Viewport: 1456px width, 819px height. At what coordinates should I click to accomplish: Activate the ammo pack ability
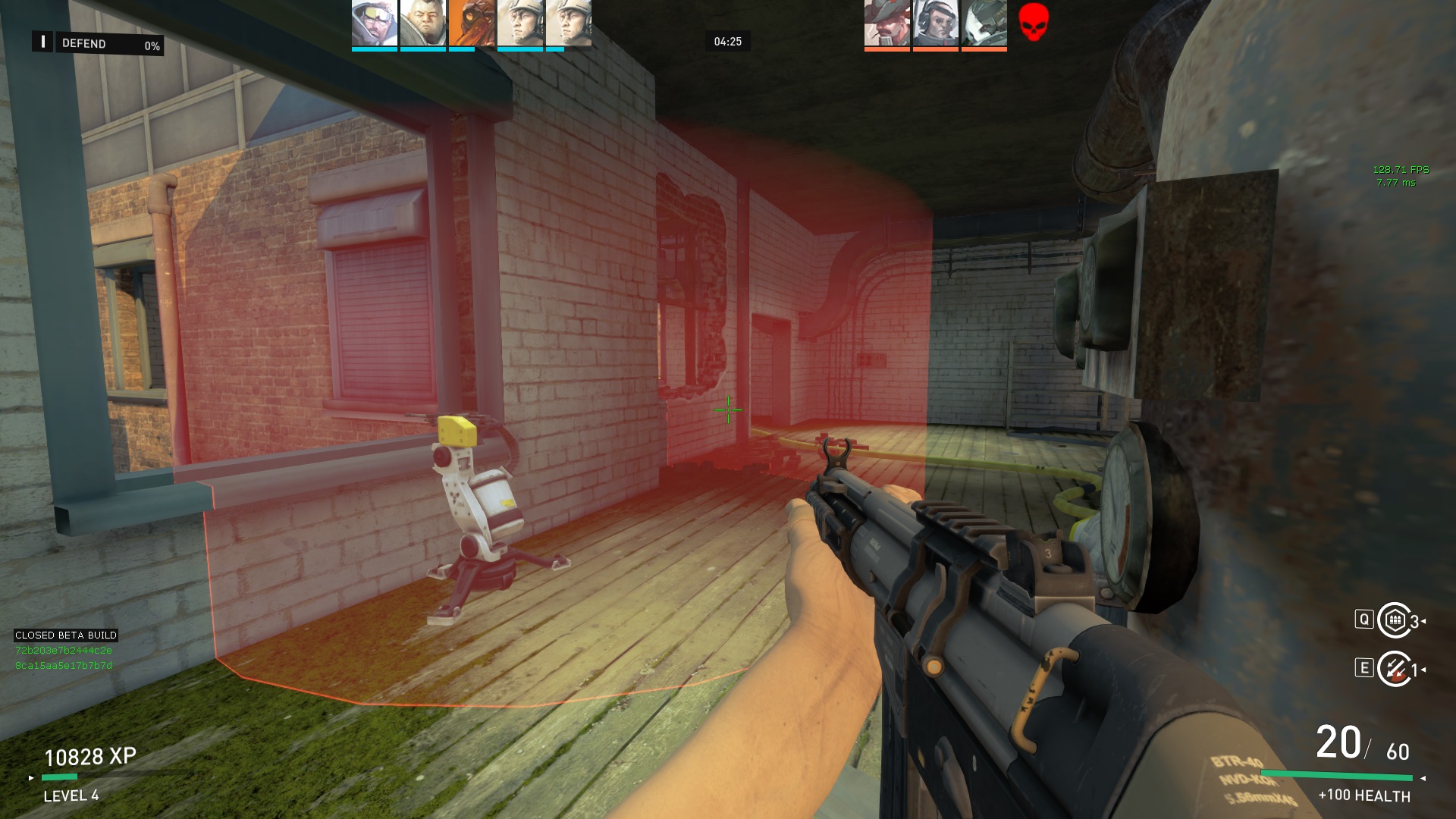point(1394,621)
